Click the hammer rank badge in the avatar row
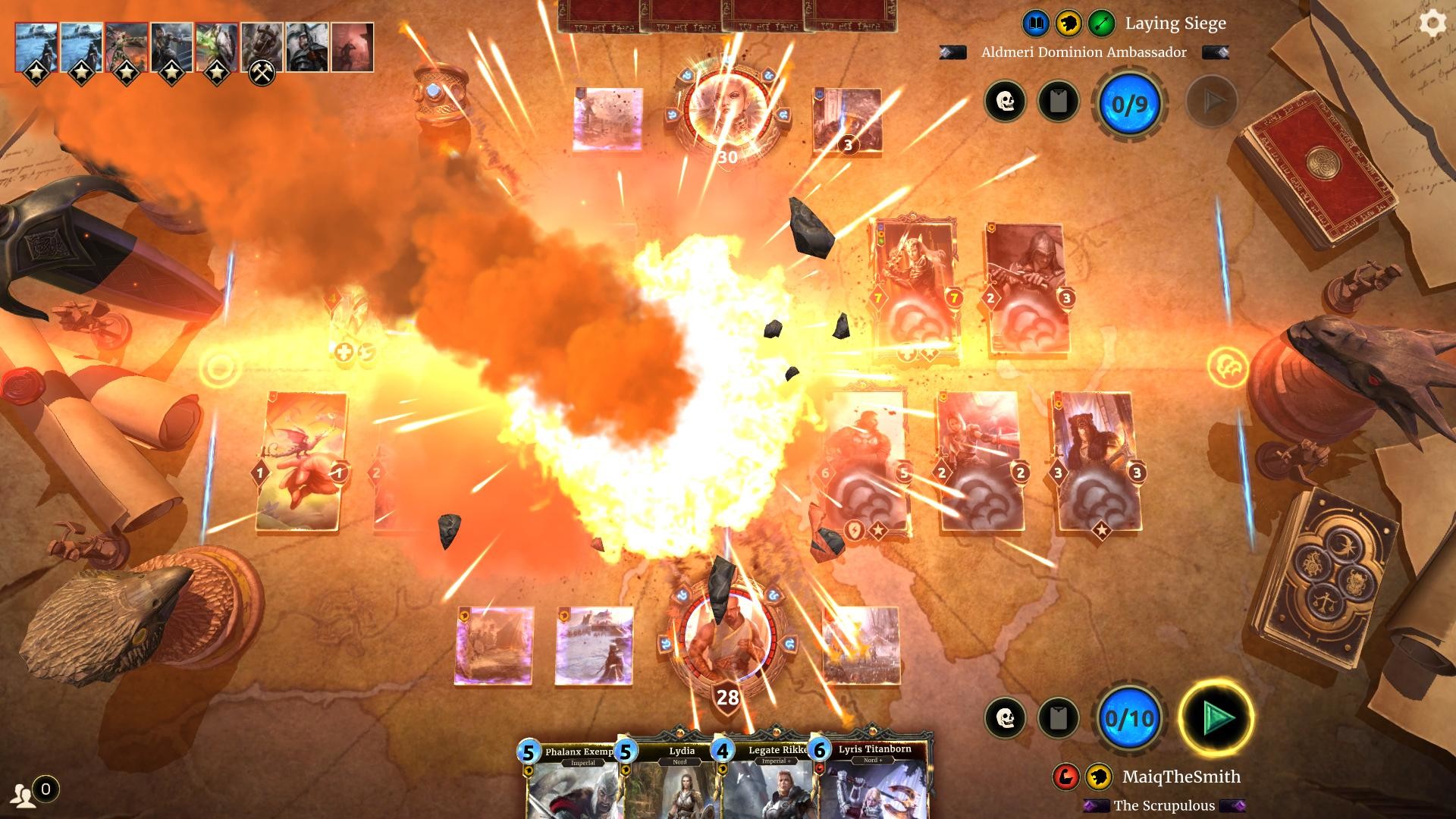Viewport: 1456px width, 819px height. pos(262,74)
